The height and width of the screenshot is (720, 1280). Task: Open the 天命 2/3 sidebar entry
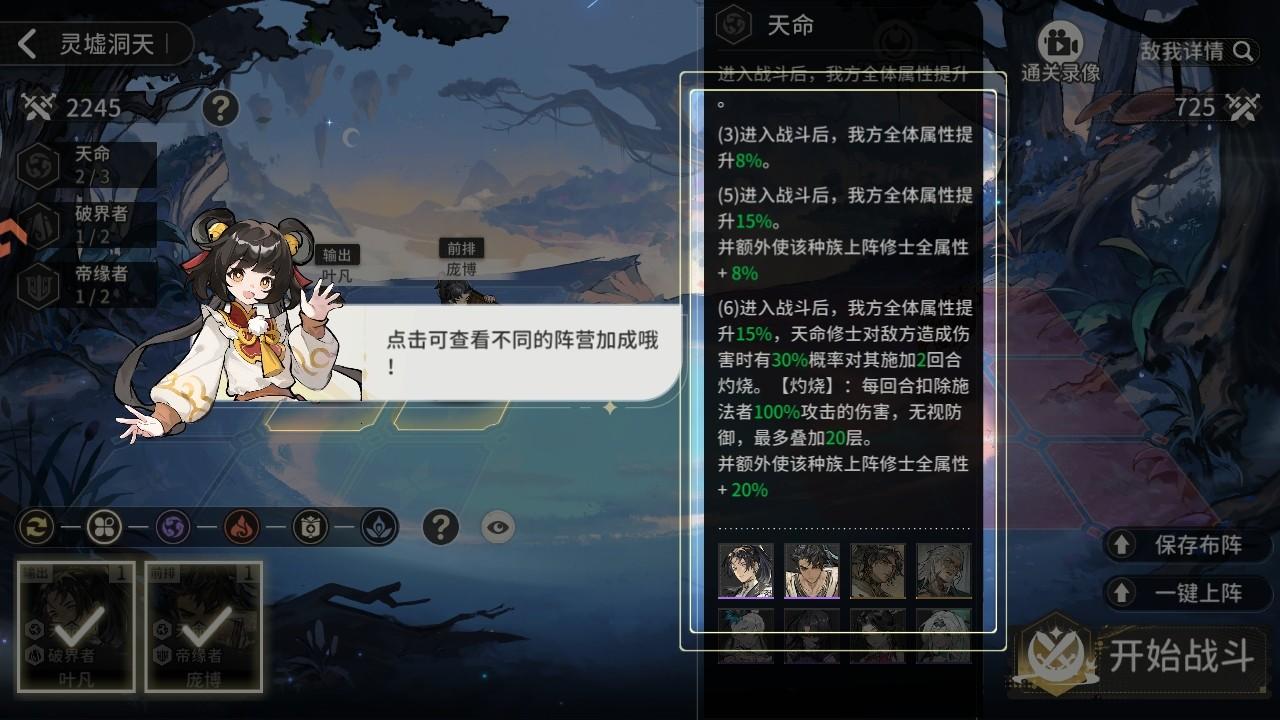tap(70, 163)
